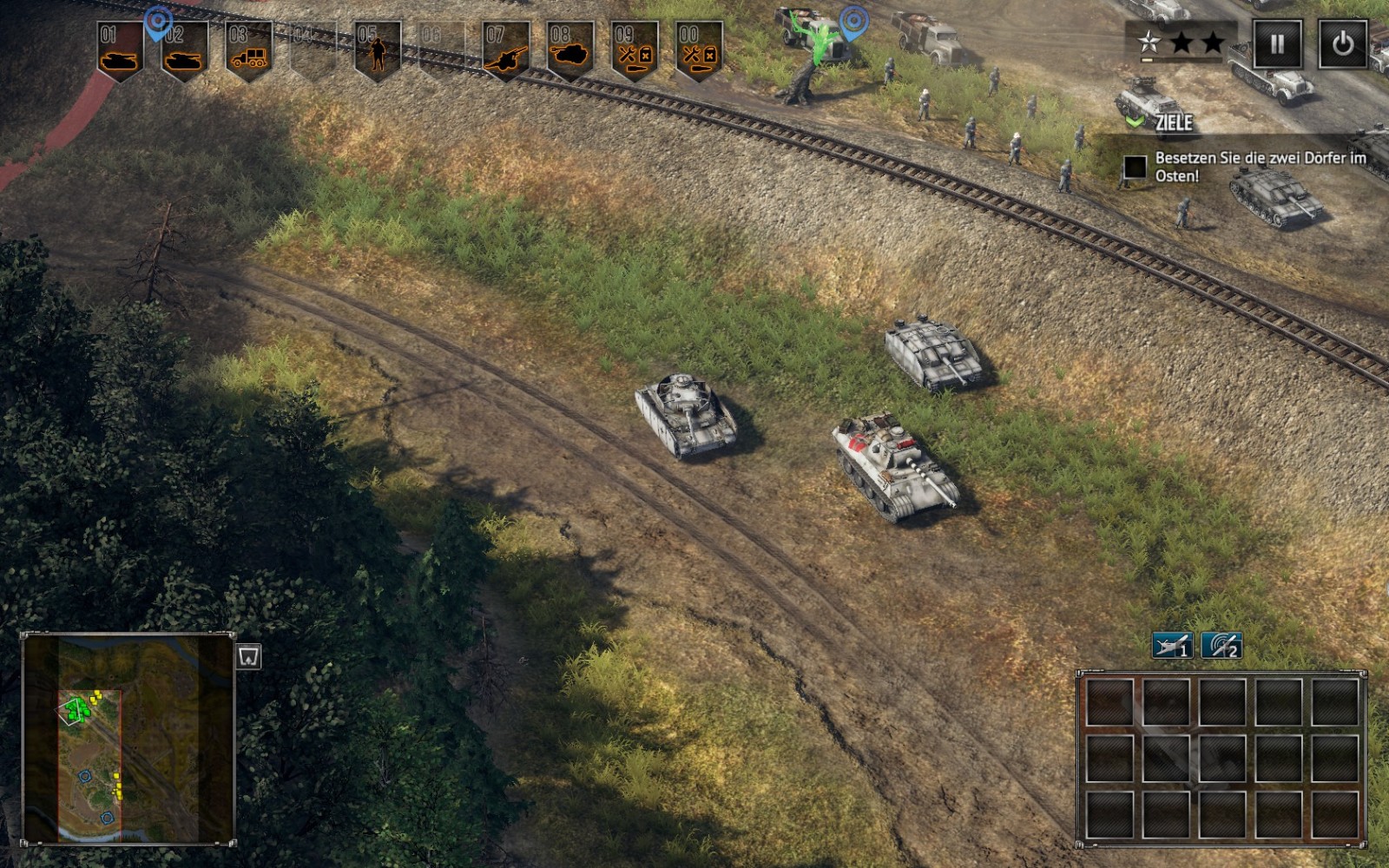Select tank destroyer group 08
Viewport: 1389px width, 868px height.
point(570,50)
